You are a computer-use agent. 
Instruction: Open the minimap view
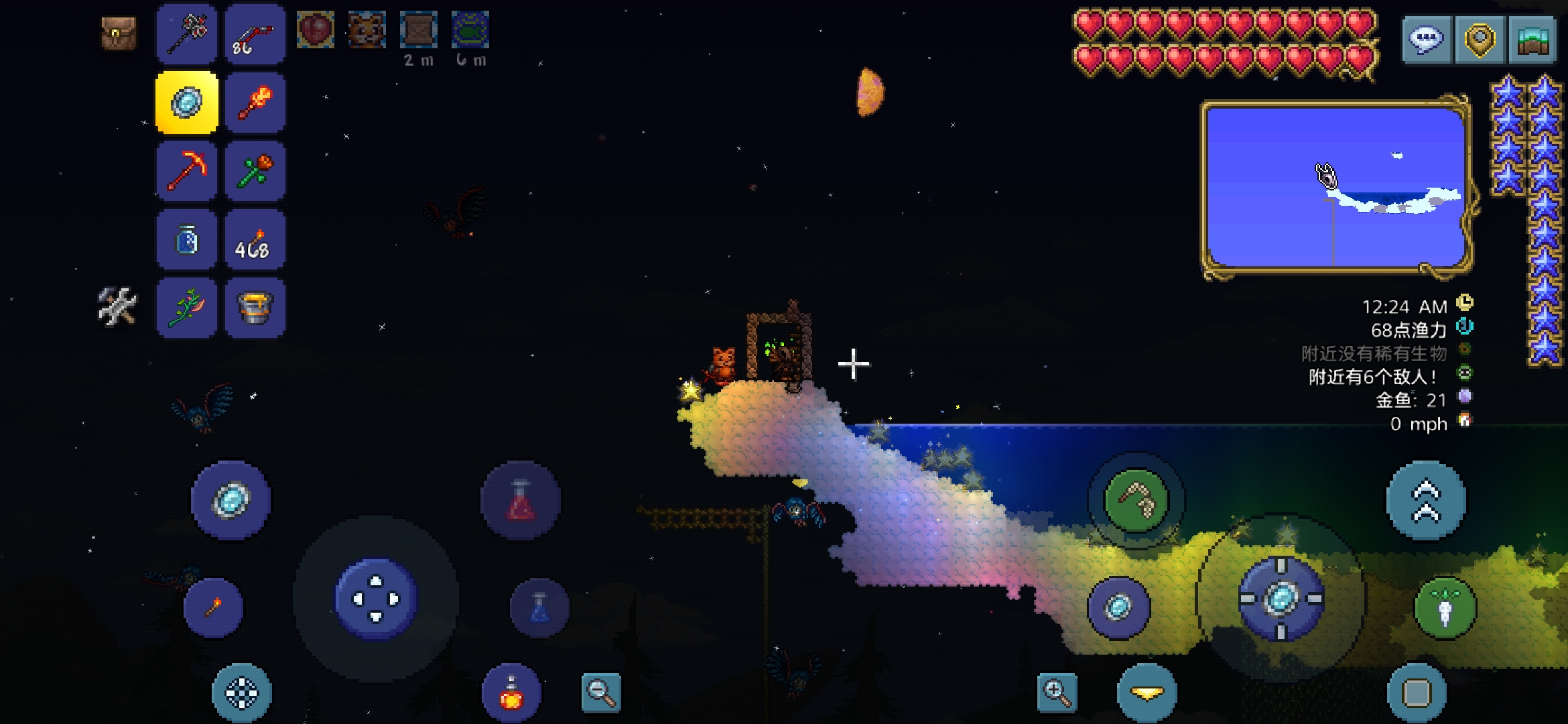click(x=1532, y=40)
